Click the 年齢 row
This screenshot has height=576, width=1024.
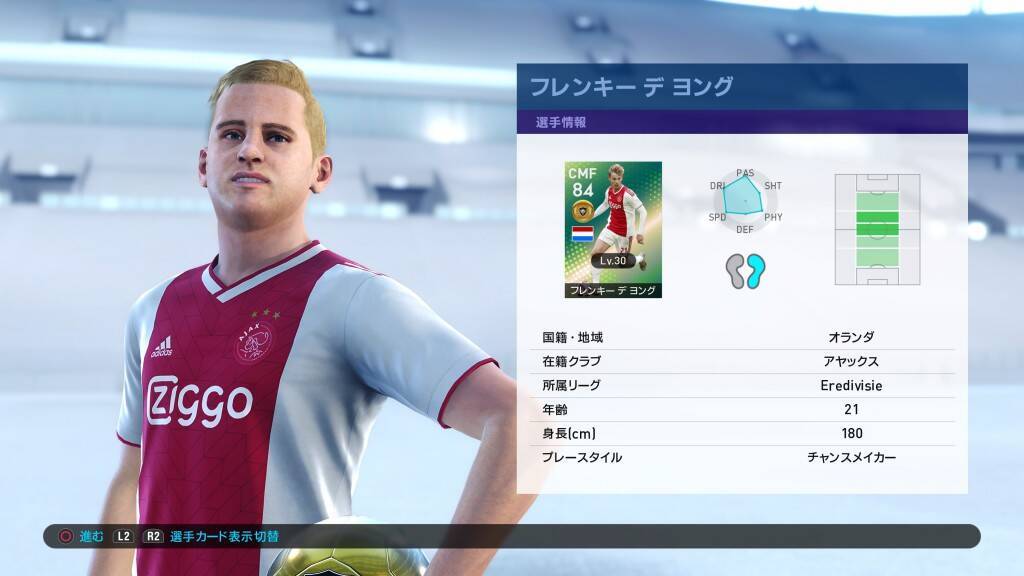[x=741, y=409]
